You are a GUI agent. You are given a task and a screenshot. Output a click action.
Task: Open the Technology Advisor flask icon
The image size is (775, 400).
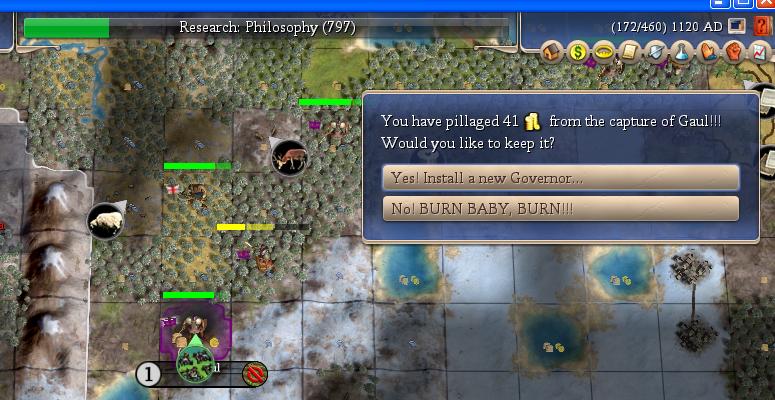click(681, 50)
